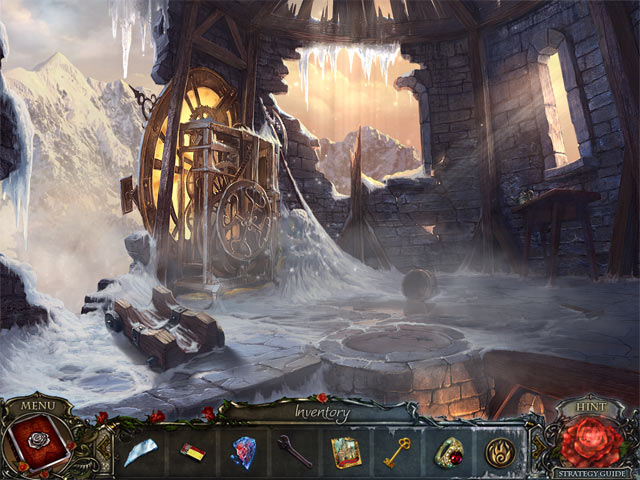The width and height of the screenshot is (640, 480).
Task: Select the ice shard in the inventory
Action: click(141, 452)
